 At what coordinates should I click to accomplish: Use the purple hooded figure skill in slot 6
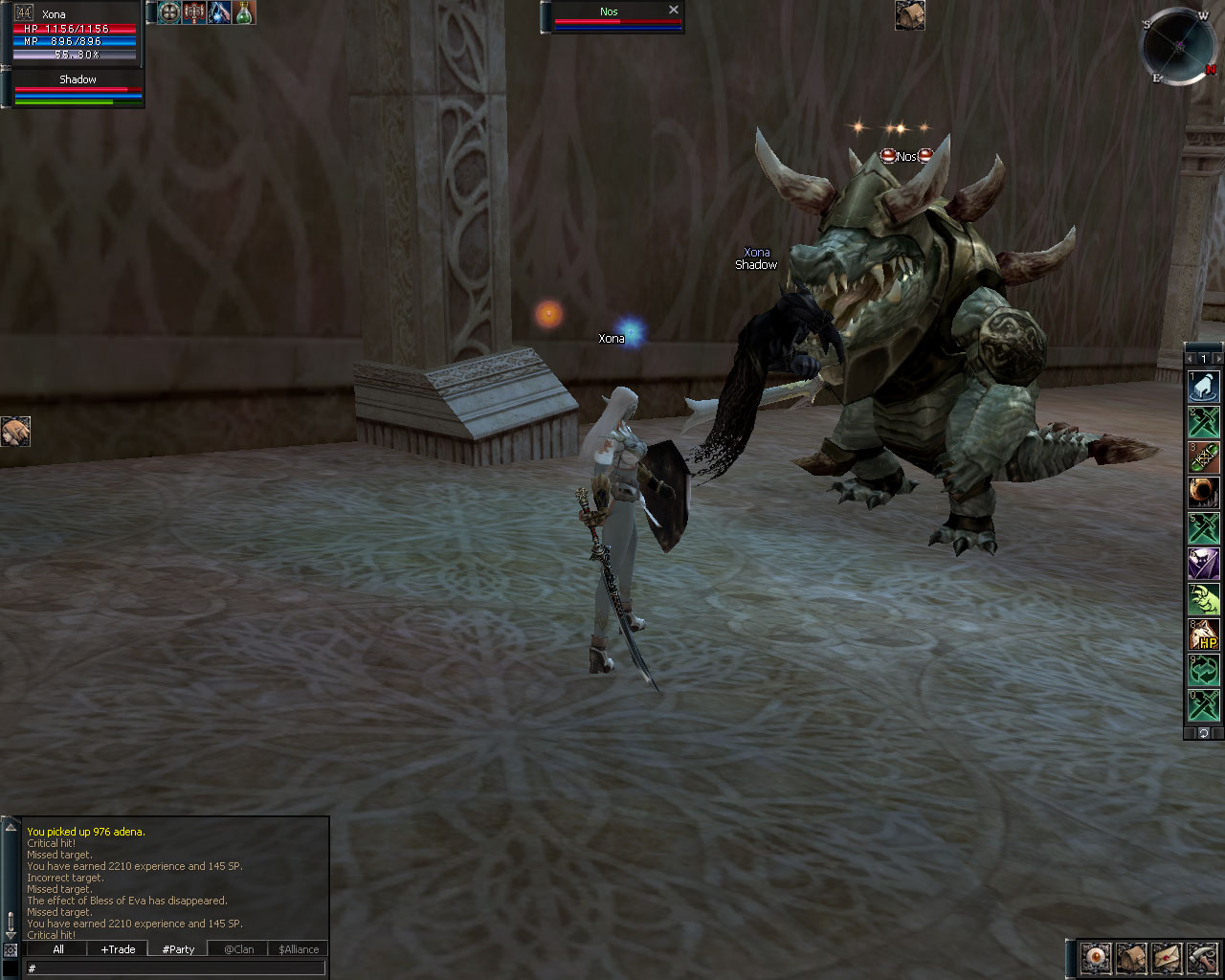click(x=1203, y=565)
